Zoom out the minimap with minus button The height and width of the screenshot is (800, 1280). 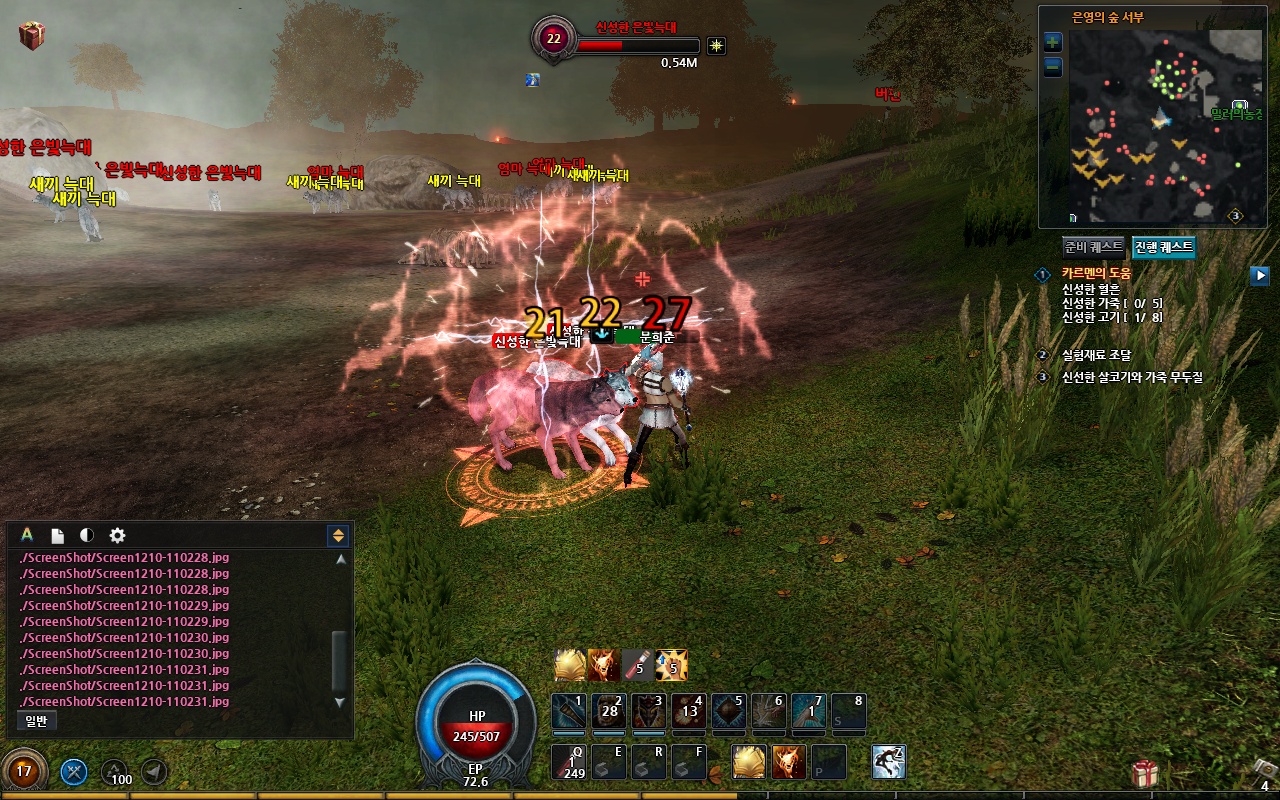point(1052,67)
